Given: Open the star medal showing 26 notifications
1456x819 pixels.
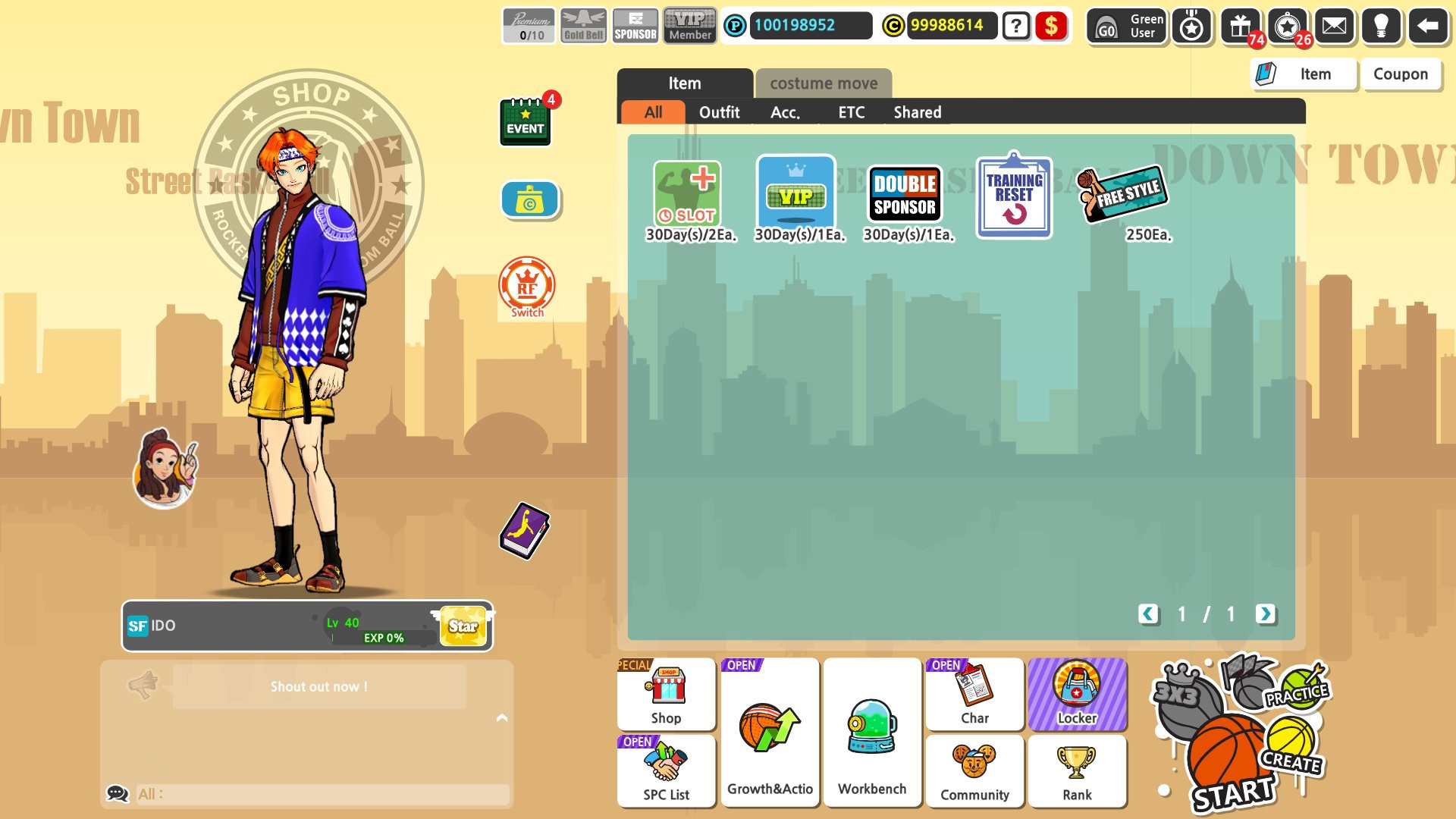Looking at the screenshot, I should point(1288,26).
